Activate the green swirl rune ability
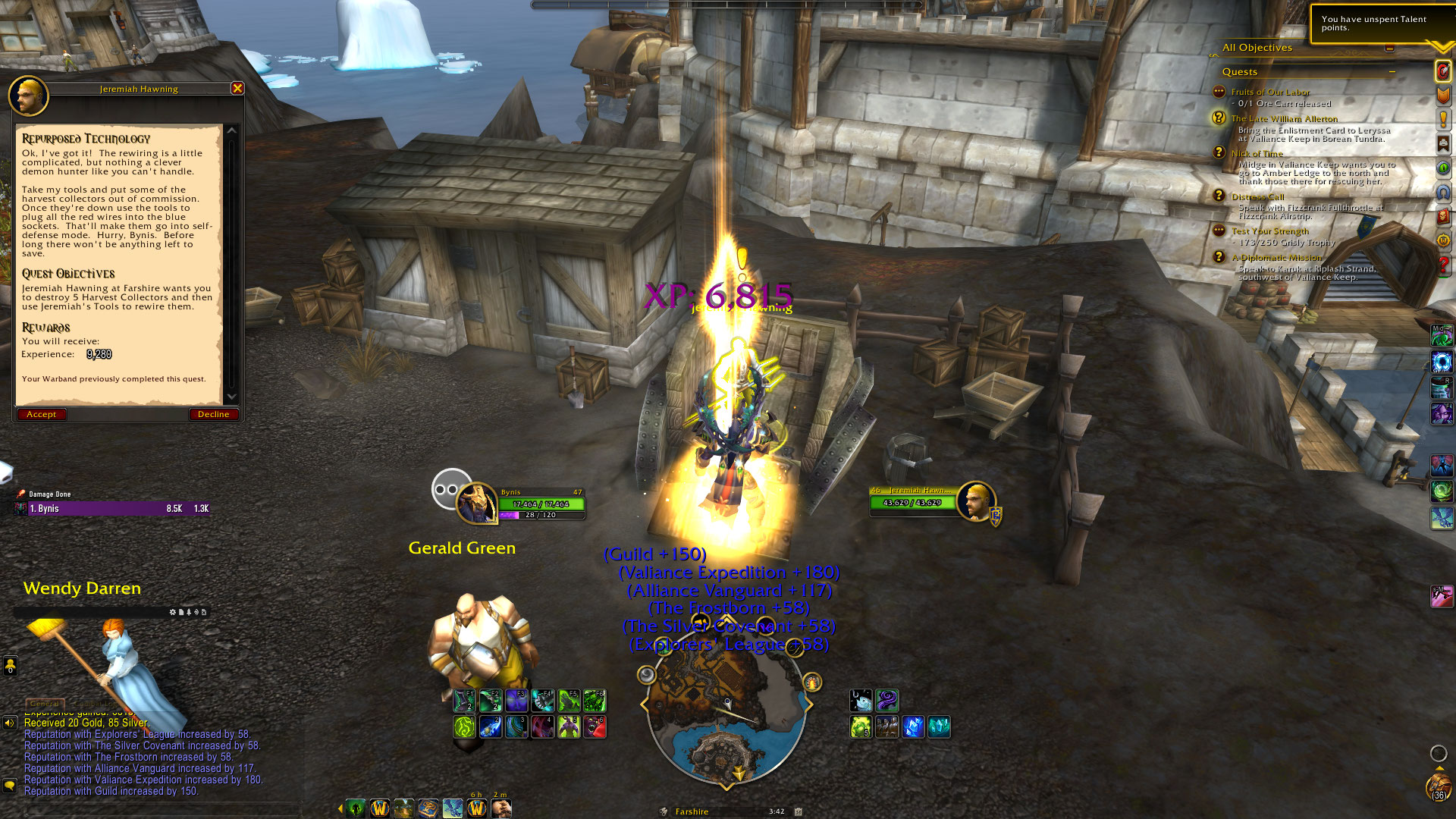The width and height of the screenshot is (1456, 819). pos(464,727)
